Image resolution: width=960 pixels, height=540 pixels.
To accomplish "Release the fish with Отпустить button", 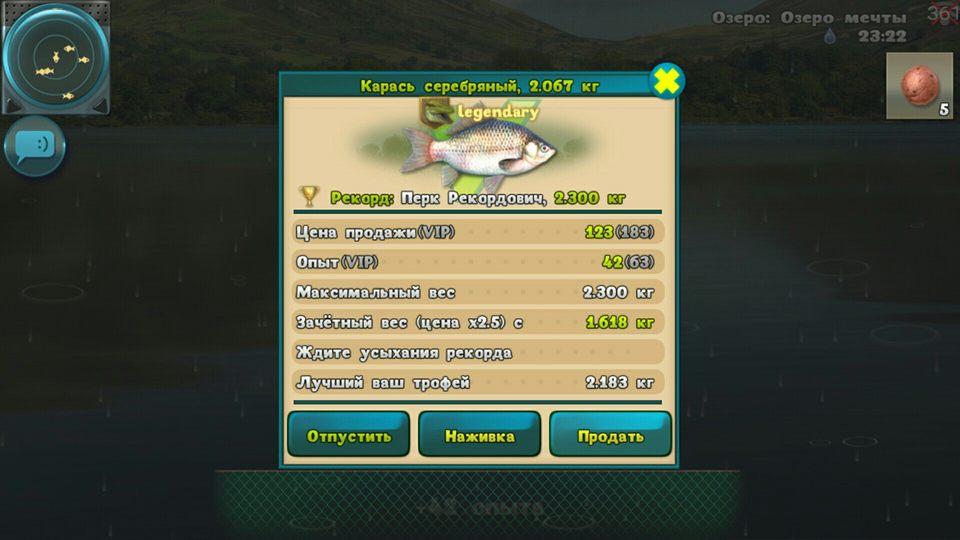I will pos(348,435).
